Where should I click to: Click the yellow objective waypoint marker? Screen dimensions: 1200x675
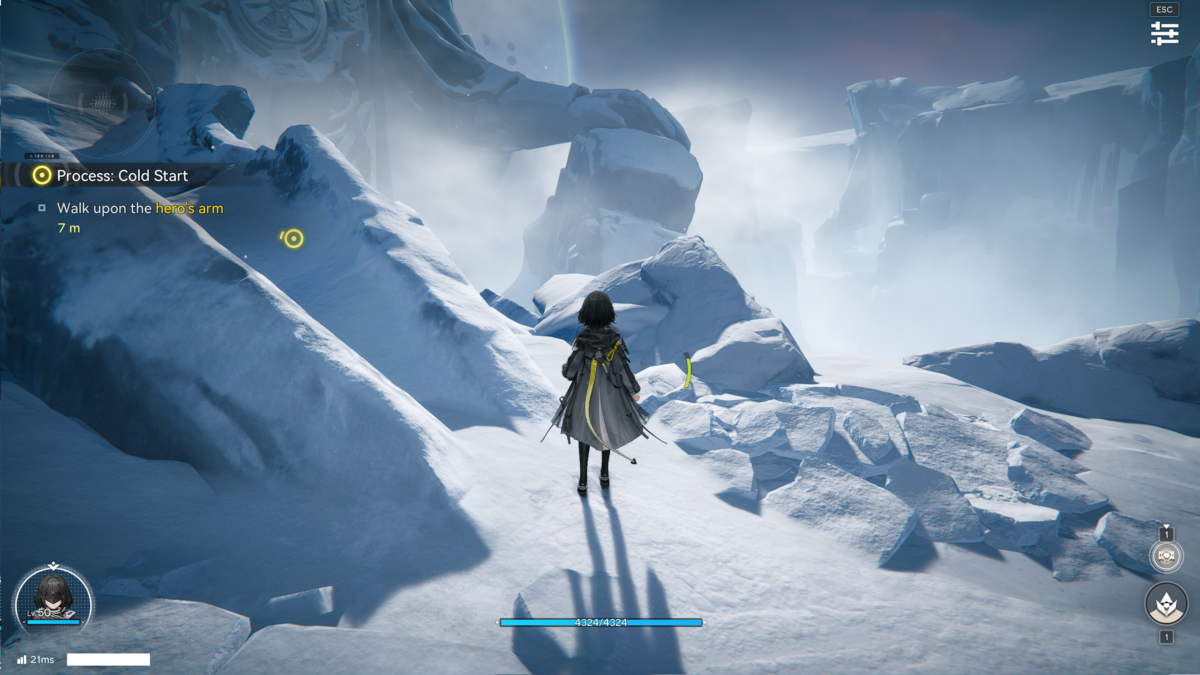[293, 238]
